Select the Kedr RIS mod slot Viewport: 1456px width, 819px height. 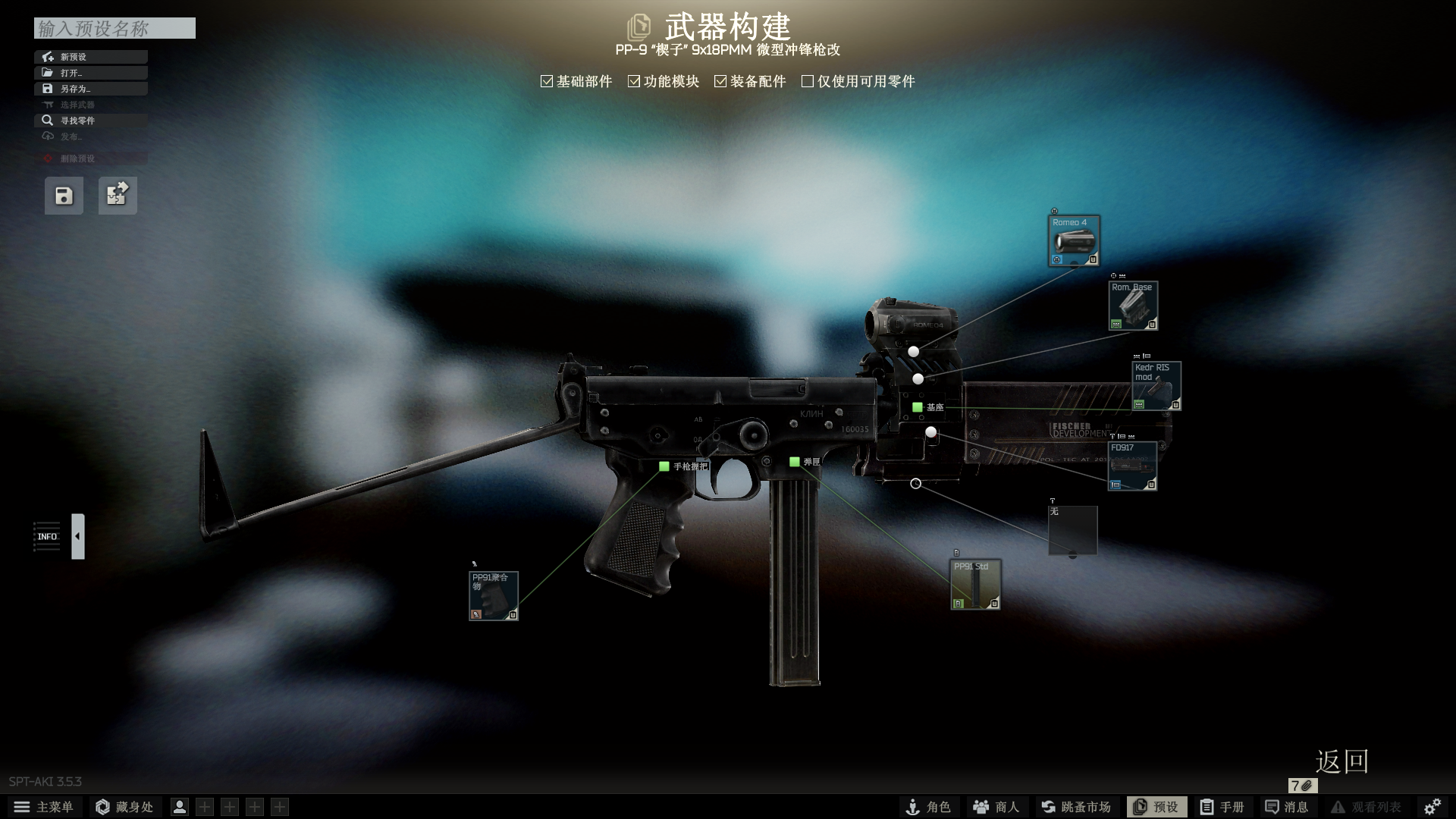coord(1156,386)
